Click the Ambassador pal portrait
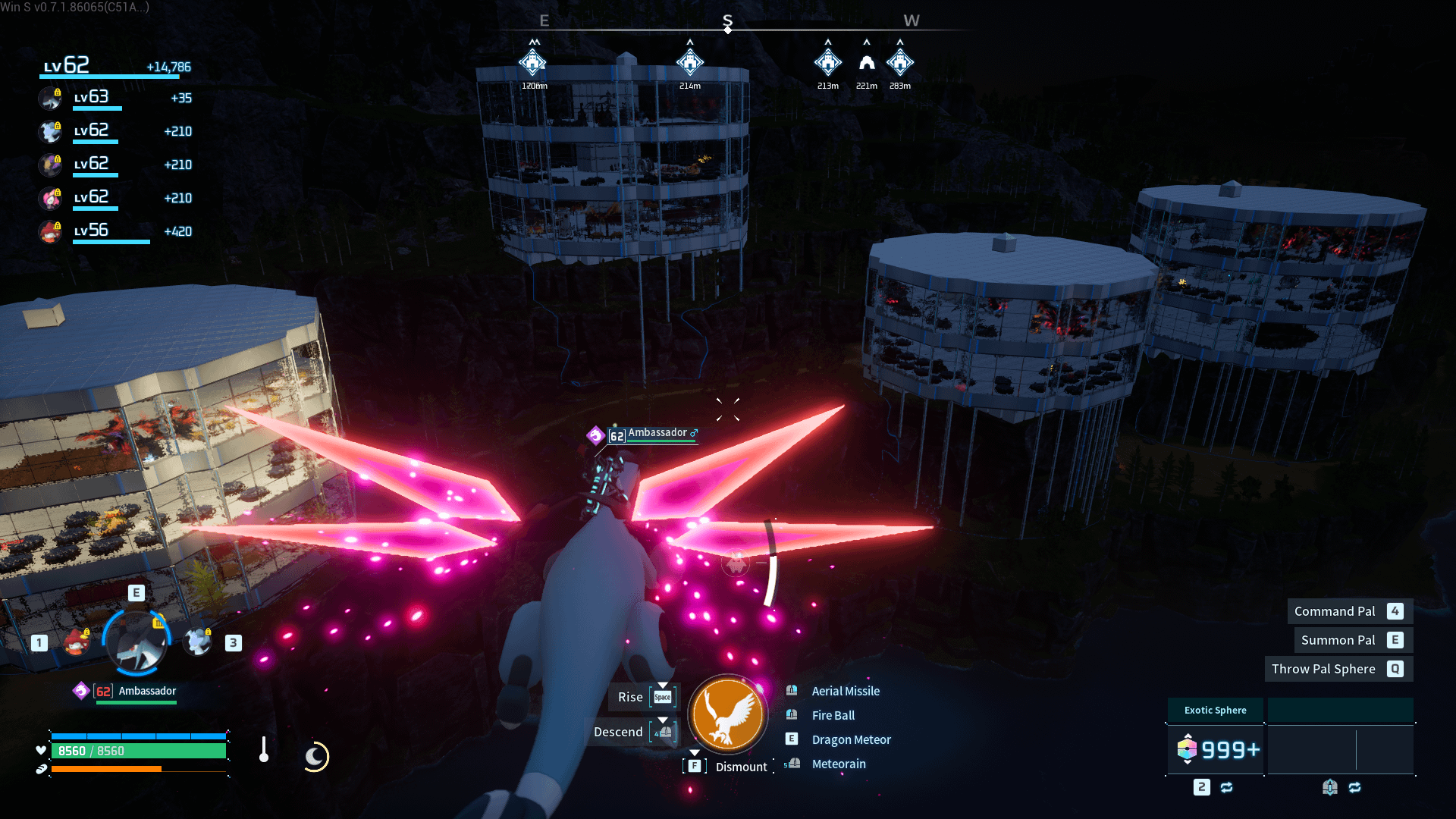The height and width of the screenshot is (819, 1456). coord(136,642)
